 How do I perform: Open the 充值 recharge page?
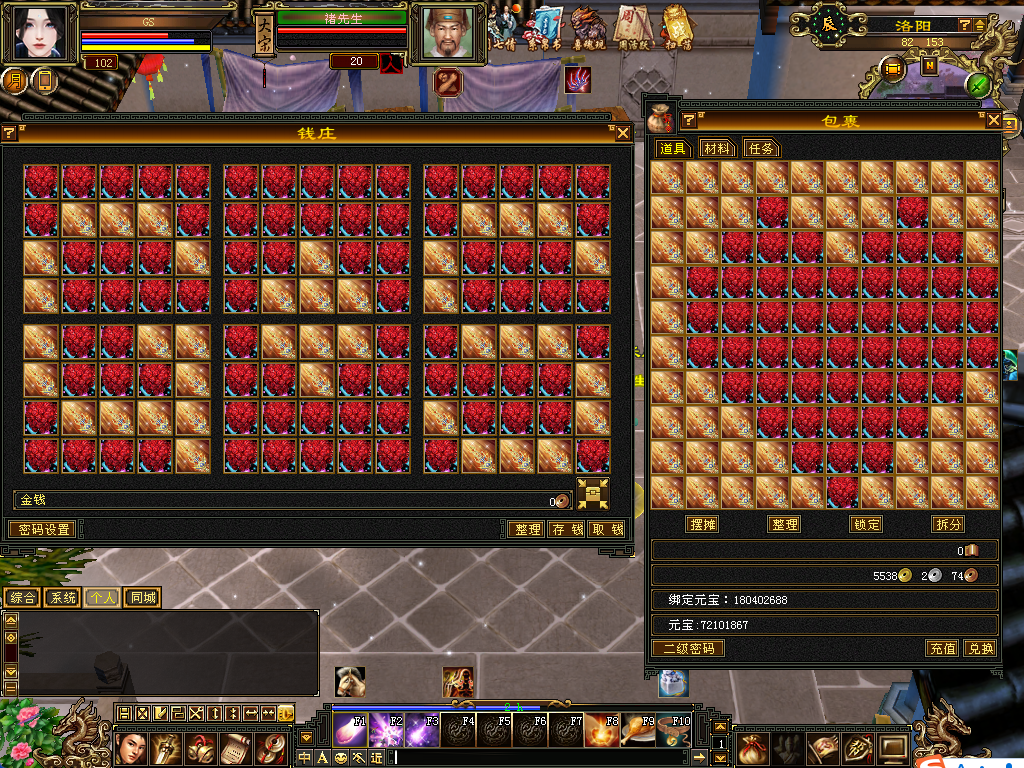[x=942, y=648]
